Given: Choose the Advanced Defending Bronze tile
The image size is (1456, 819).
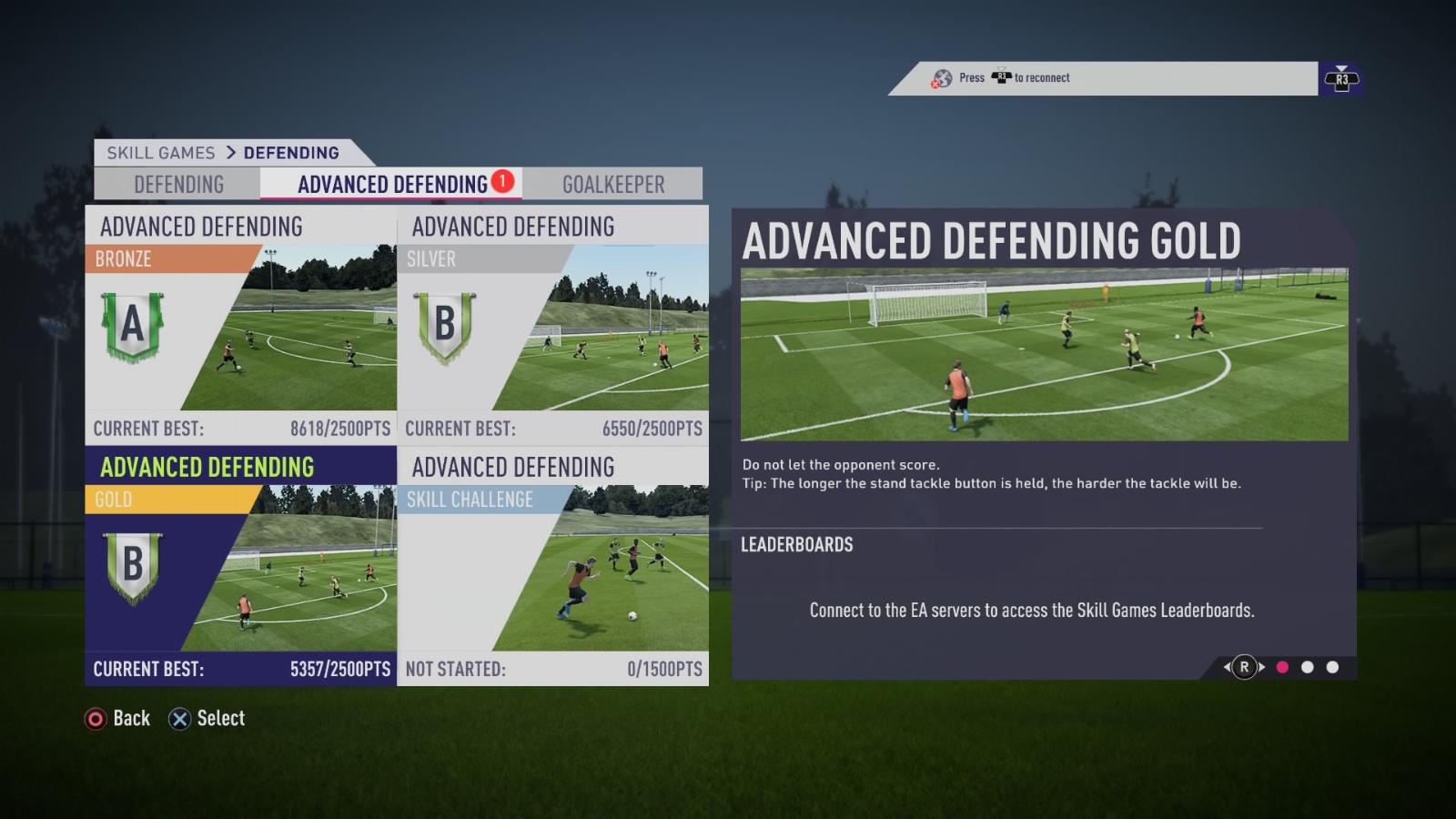Looking at the screenshot, I should coord(241,325).
